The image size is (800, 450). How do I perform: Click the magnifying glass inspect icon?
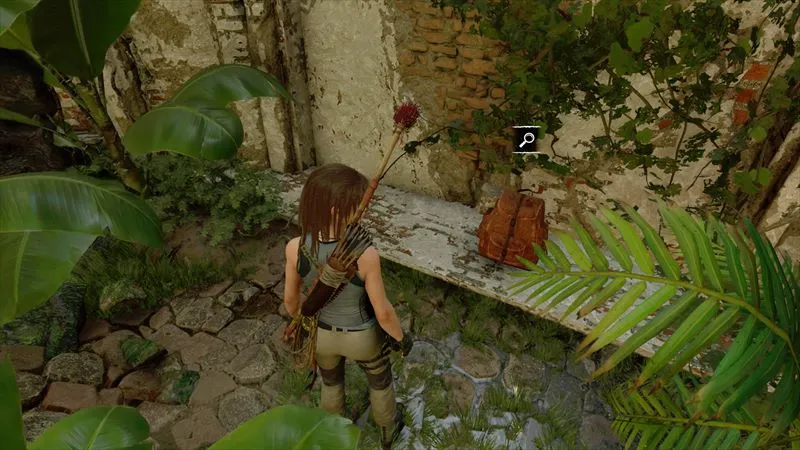pos(526,139)
